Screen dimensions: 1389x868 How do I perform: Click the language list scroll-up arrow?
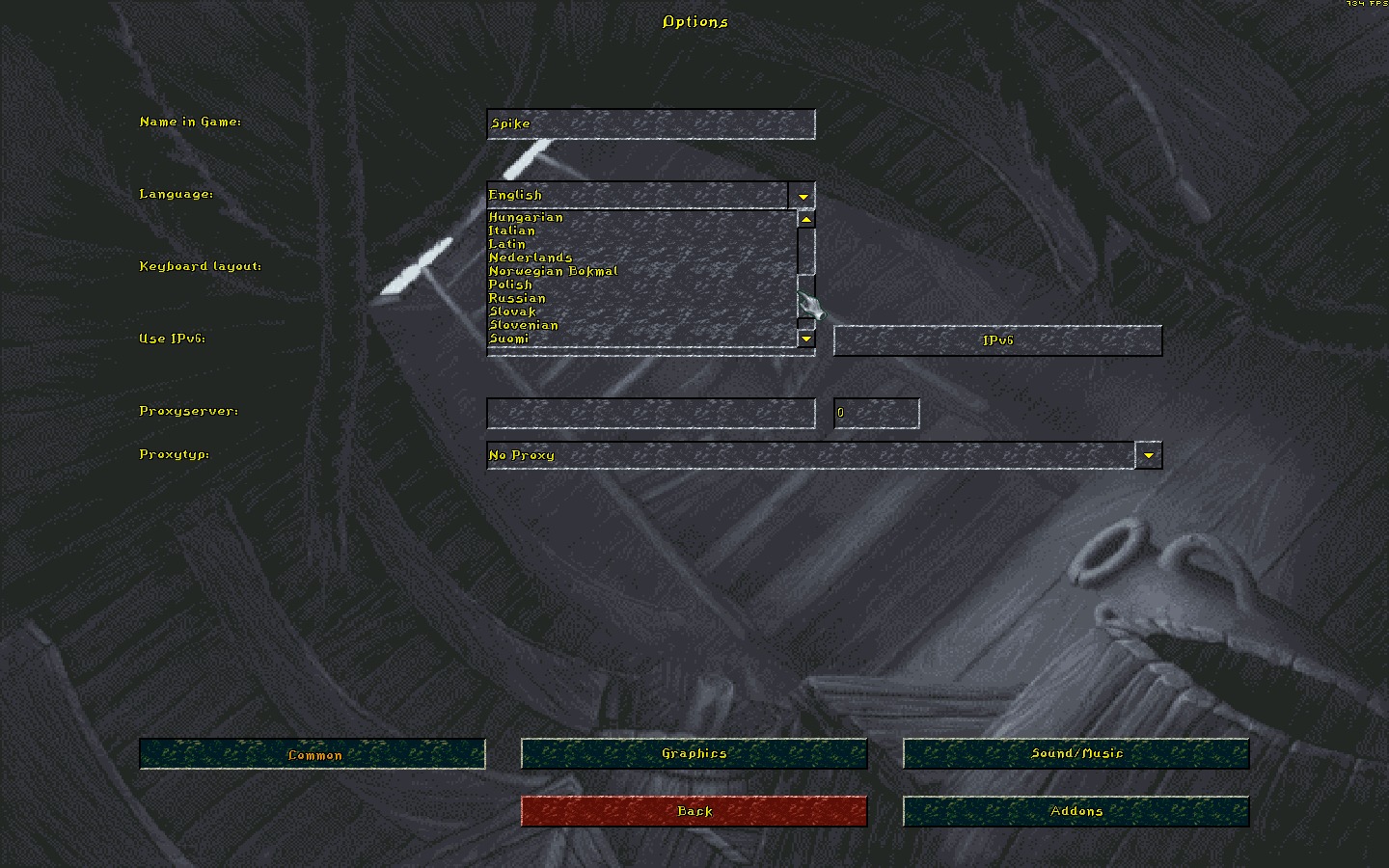tap(806, 219)
